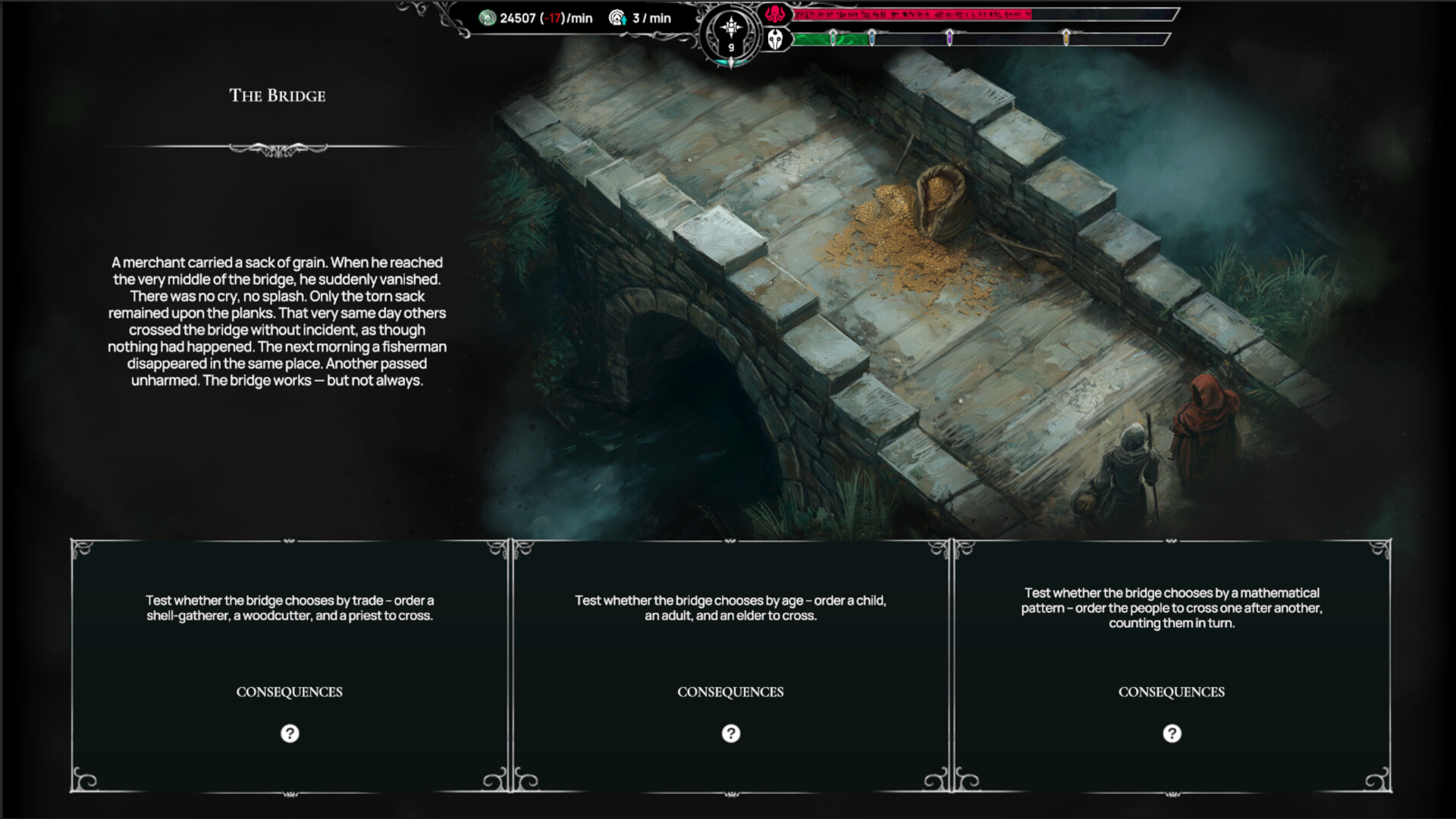This screenshot has width=1456, height=819.
Task: Click the orange gem marker near the bar's end
Action: point(1065,37)
